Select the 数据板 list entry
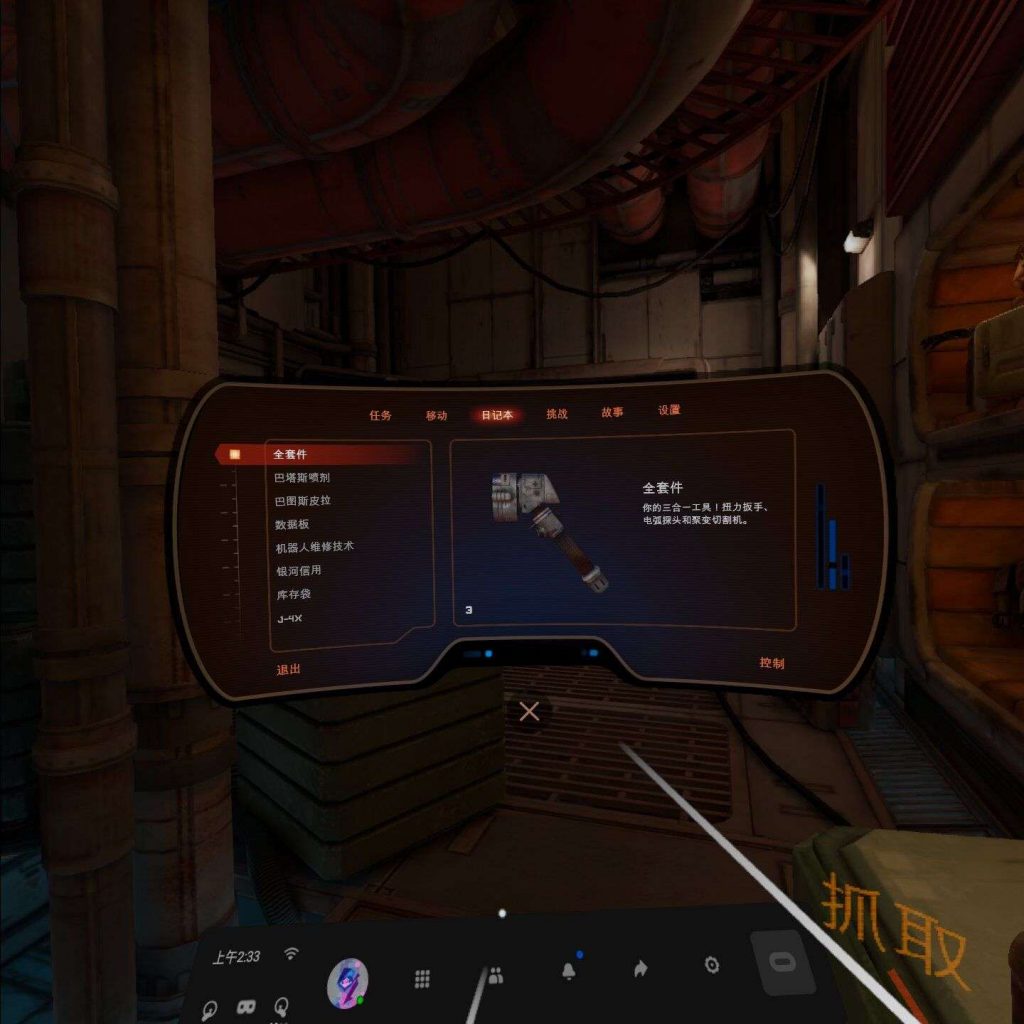Image resolution: width=1024 pixels, height=1024 pixels. [292, 524]
